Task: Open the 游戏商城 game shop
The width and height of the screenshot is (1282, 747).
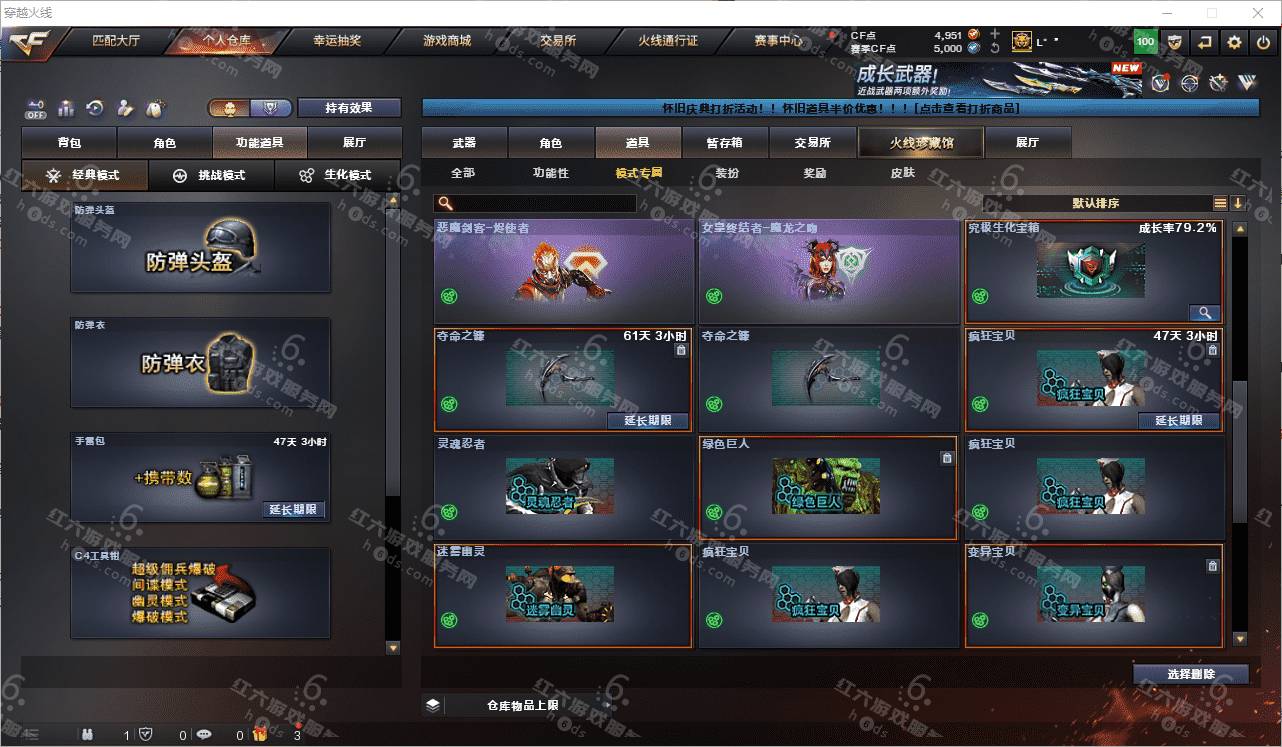Action: tap(446, 42)
